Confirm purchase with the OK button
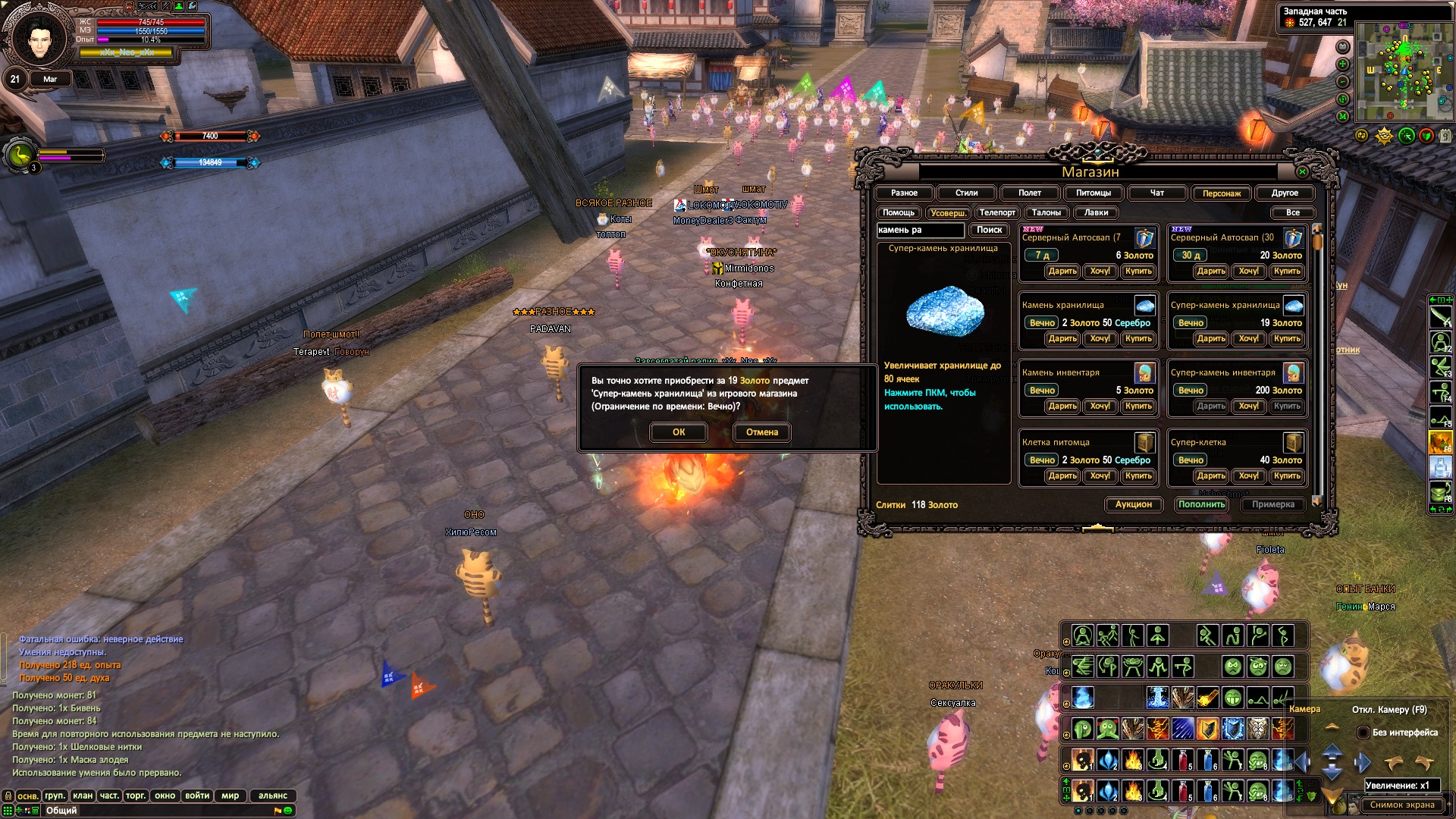Image resolution: width=1456 pixels, height=819 pixels. click(x=679, y=432)
